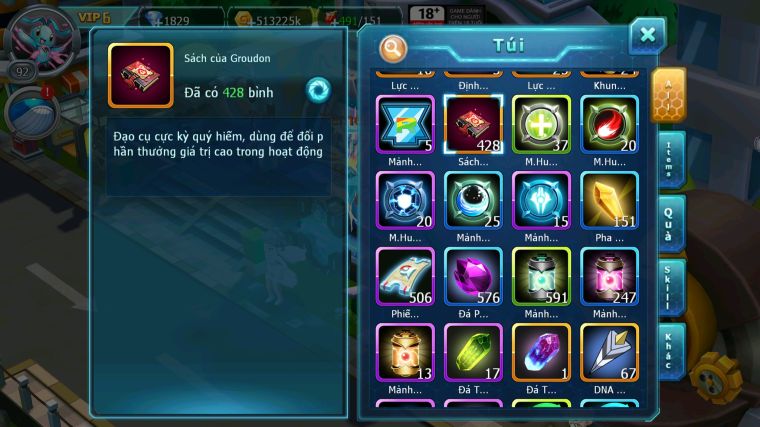The width and height of the screenshot is (760, 427).
Task: Close the Túi bag window
Action: (x=647, y=36)
